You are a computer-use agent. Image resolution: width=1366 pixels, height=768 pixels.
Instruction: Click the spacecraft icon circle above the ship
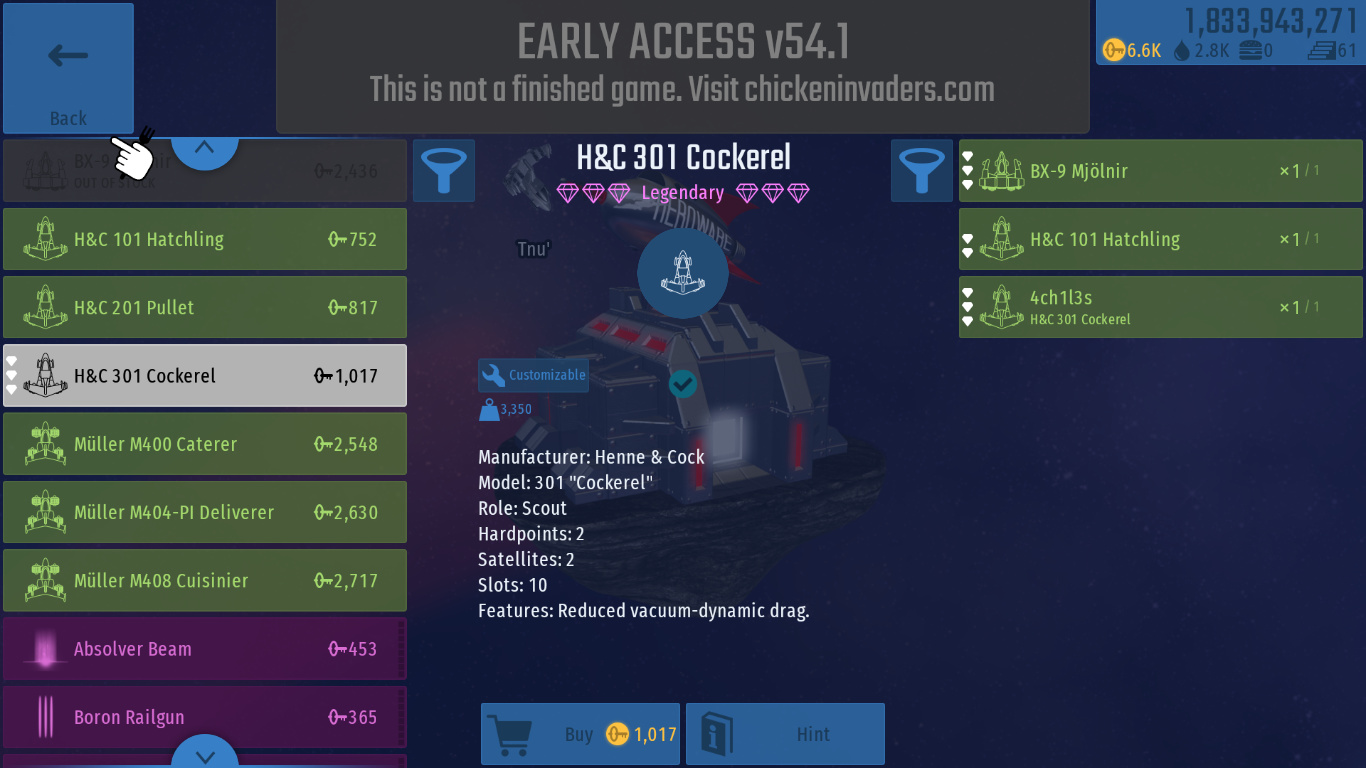click(683, 273)
